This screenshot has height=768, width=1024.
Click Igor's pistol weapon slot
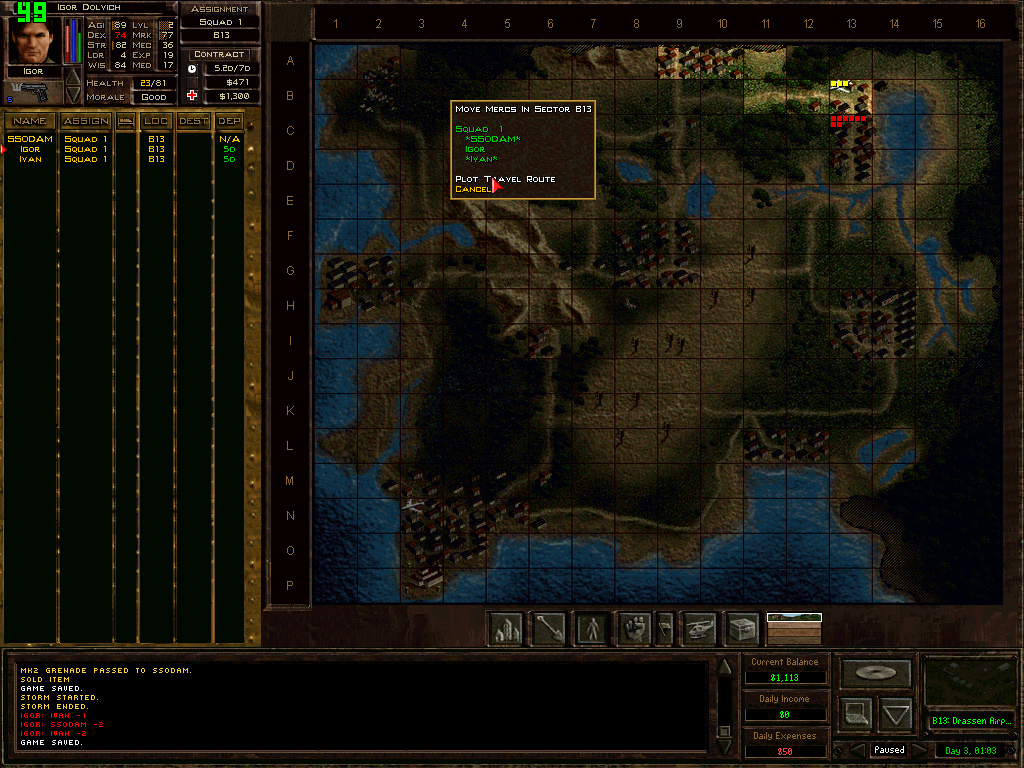[x=33, y=92]
